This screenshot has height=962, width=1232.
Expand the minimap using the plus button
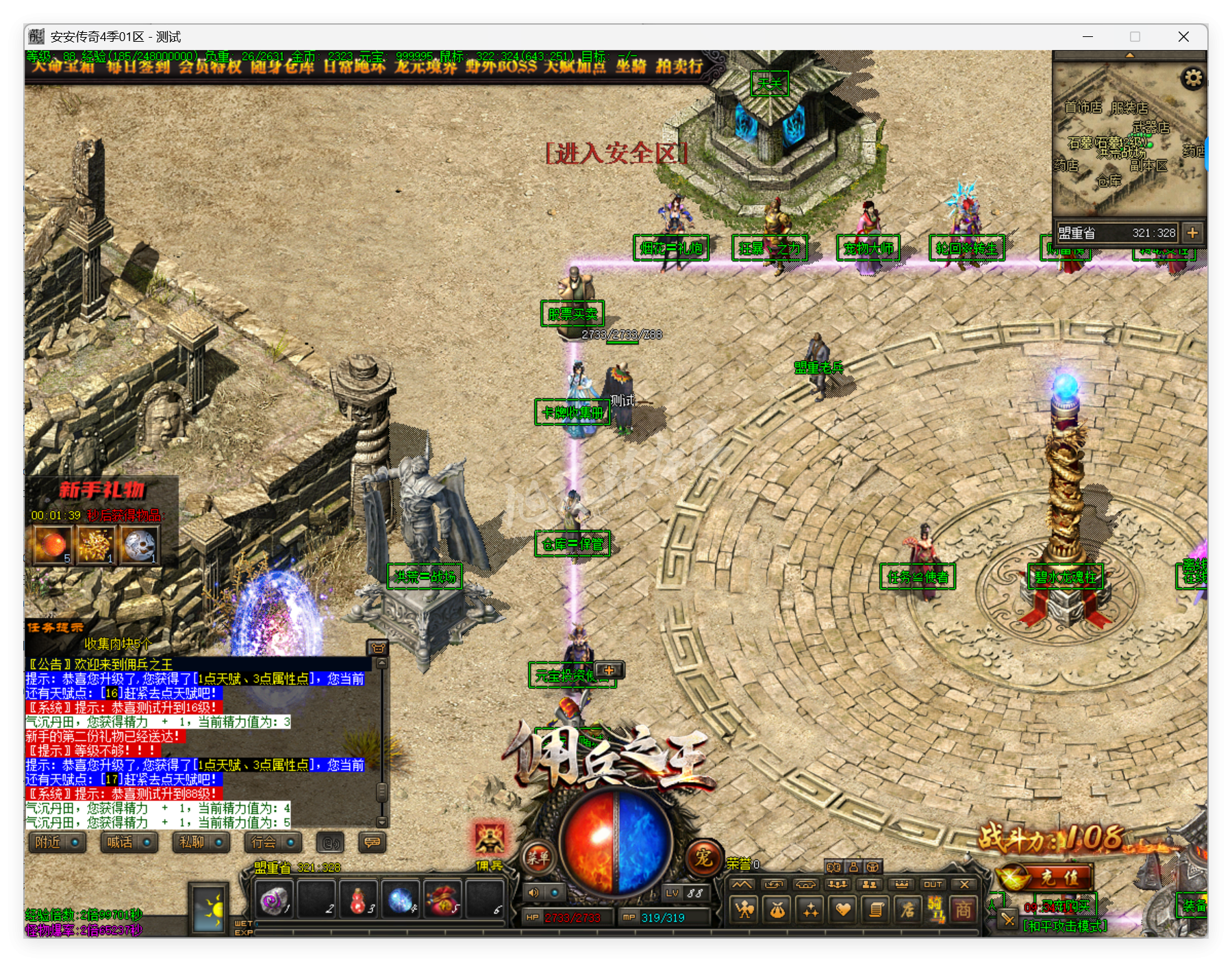(x=1192, y=232)
